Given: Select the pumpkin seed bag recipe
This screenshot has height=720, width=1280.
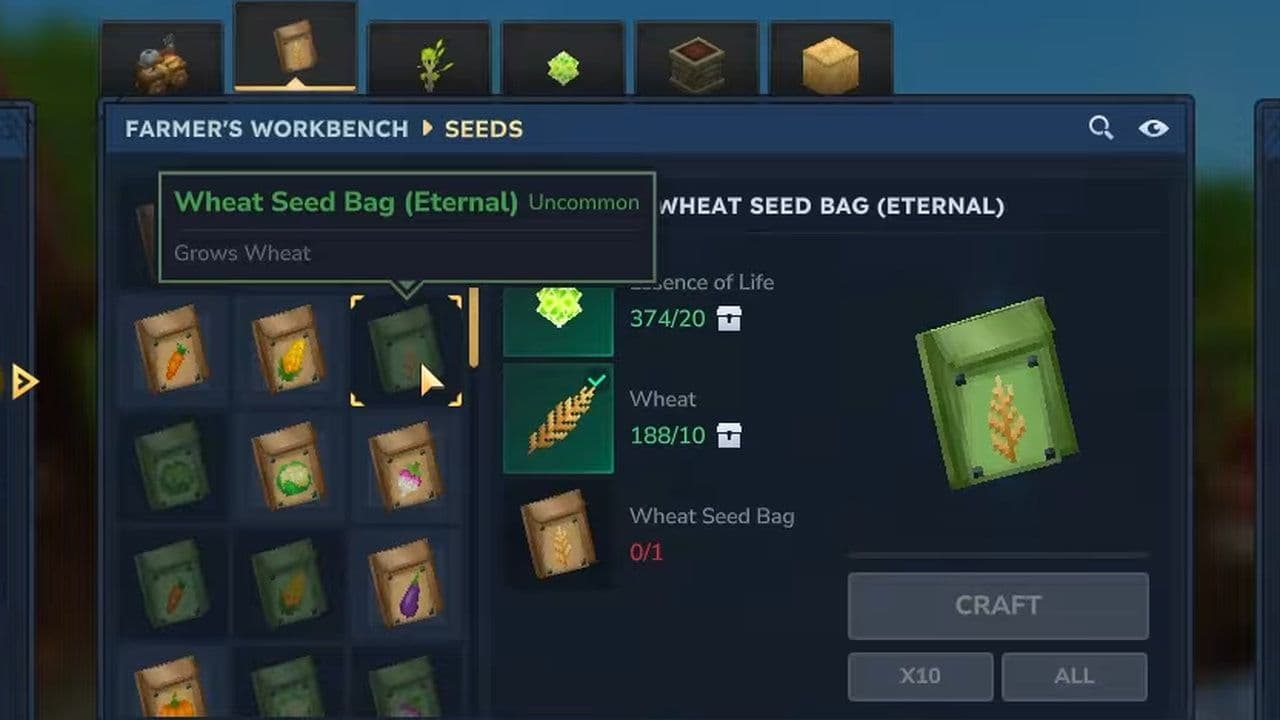Looking at the screenshot, I should tap(170, 695).
